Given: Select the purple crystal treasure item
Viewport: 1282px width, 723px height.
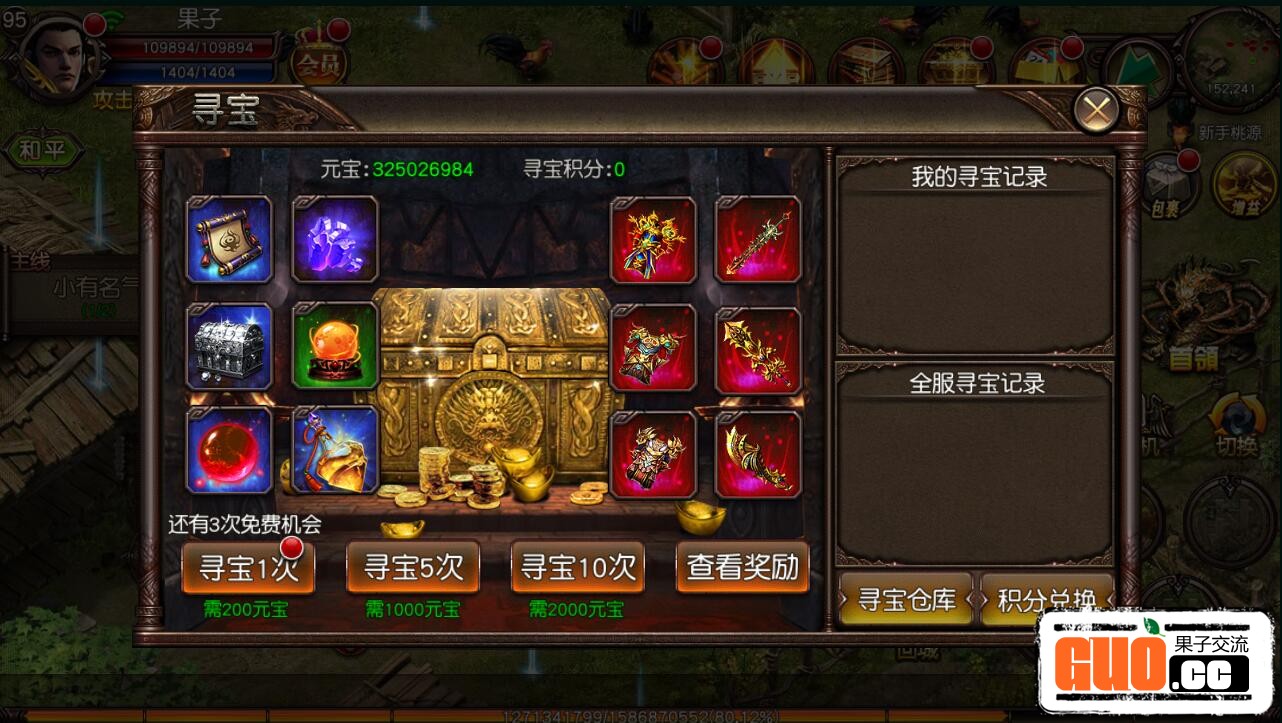Looking at the screenshot, I should pyautogui.click(x=334, y=239).
